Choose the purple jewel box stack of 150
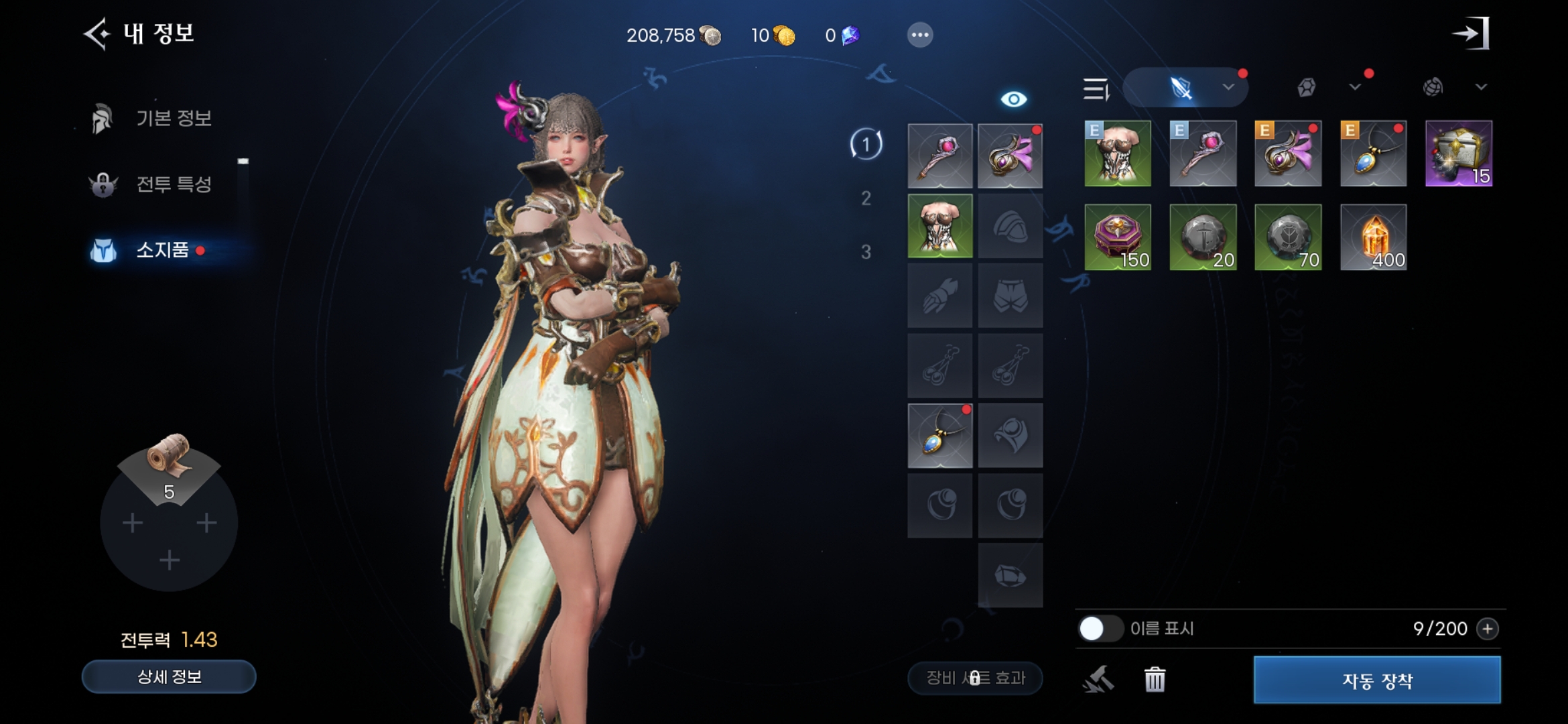The image size is (1568, 724). tap(1117, 238)
